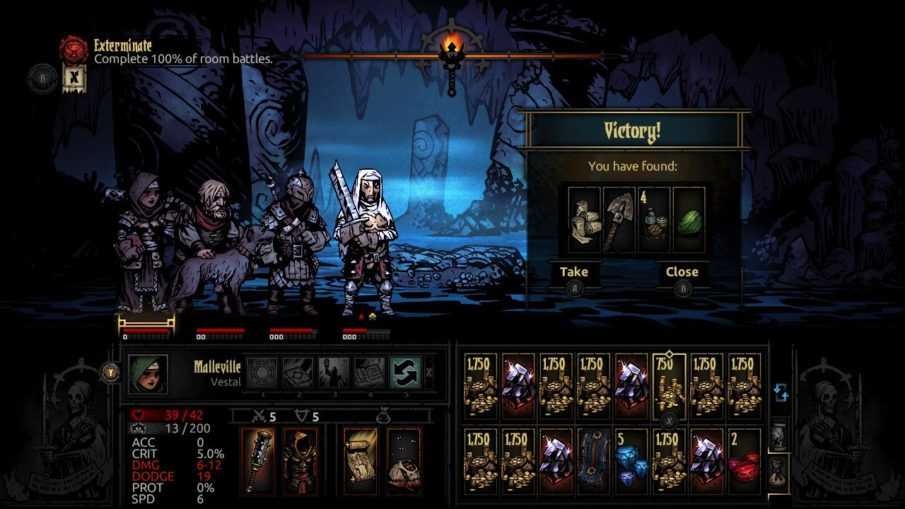Open the Exterminate quest objective icon
The height and width of the screenshot is (509, 905).
coord(73,47)
